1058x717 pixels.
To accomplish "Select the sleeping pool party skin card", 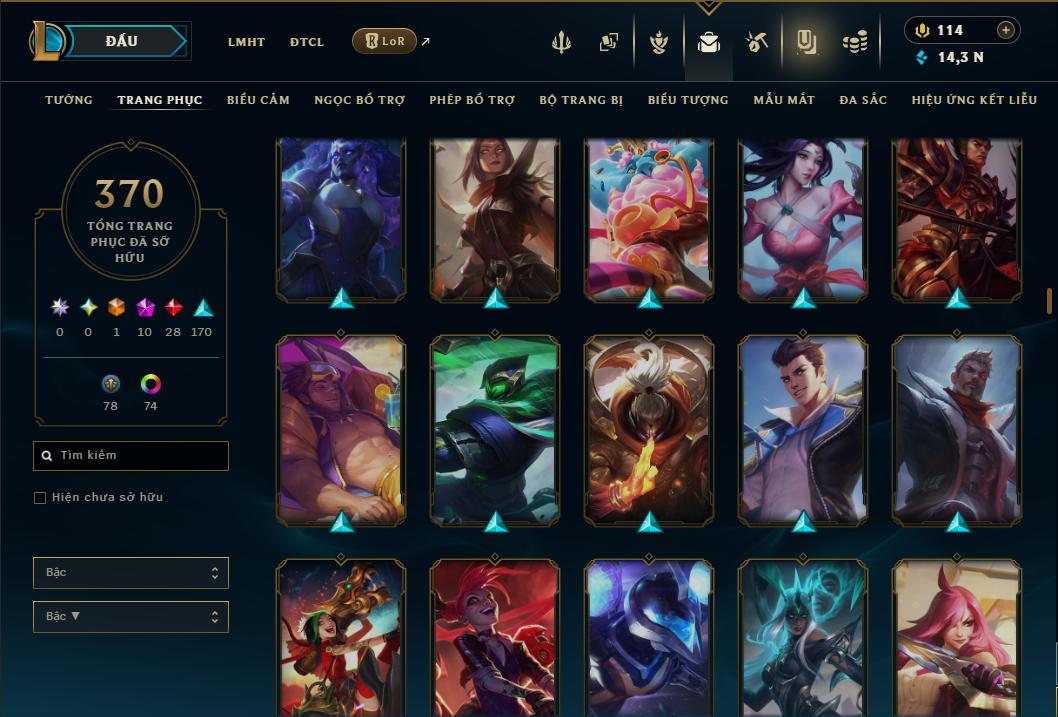I will click(x=341, y=428).
